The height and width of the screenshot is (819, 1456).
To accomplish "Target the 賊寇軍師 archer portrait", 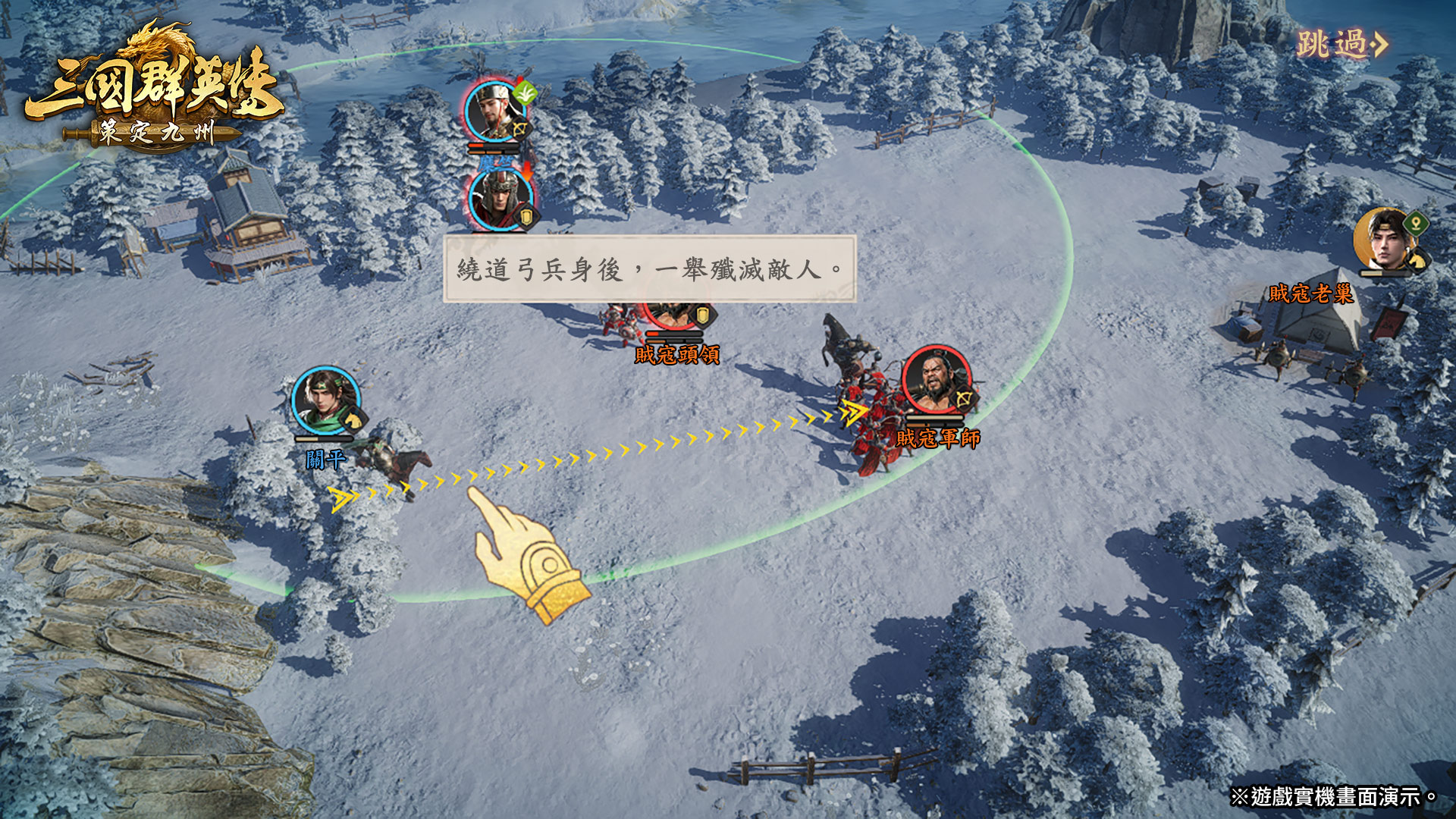I will tap(937, 381).
